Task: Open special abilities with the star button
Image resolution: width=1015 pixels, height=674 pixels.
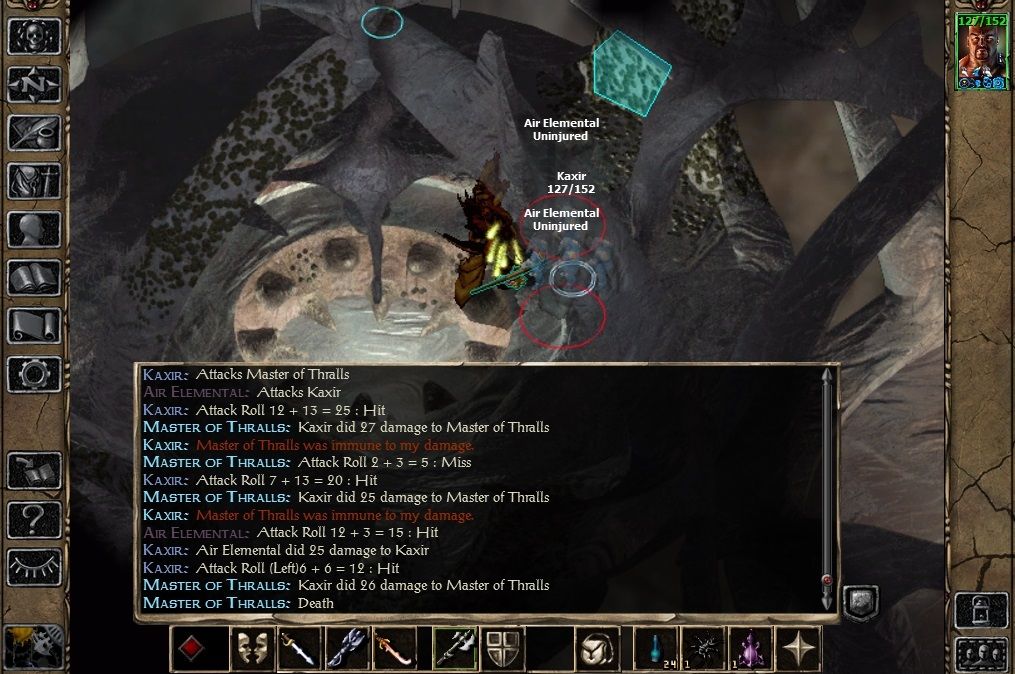Action: tap(798, 649)
